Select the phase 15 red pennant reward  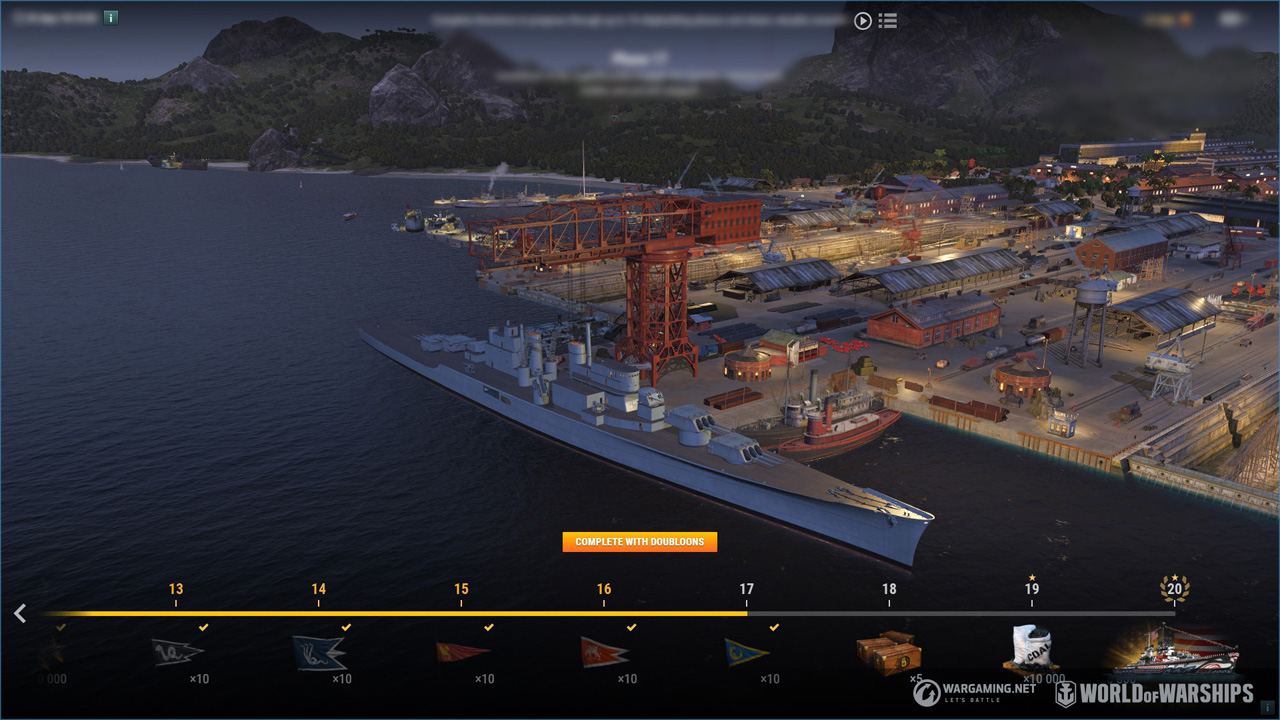[x=463, y=653]
